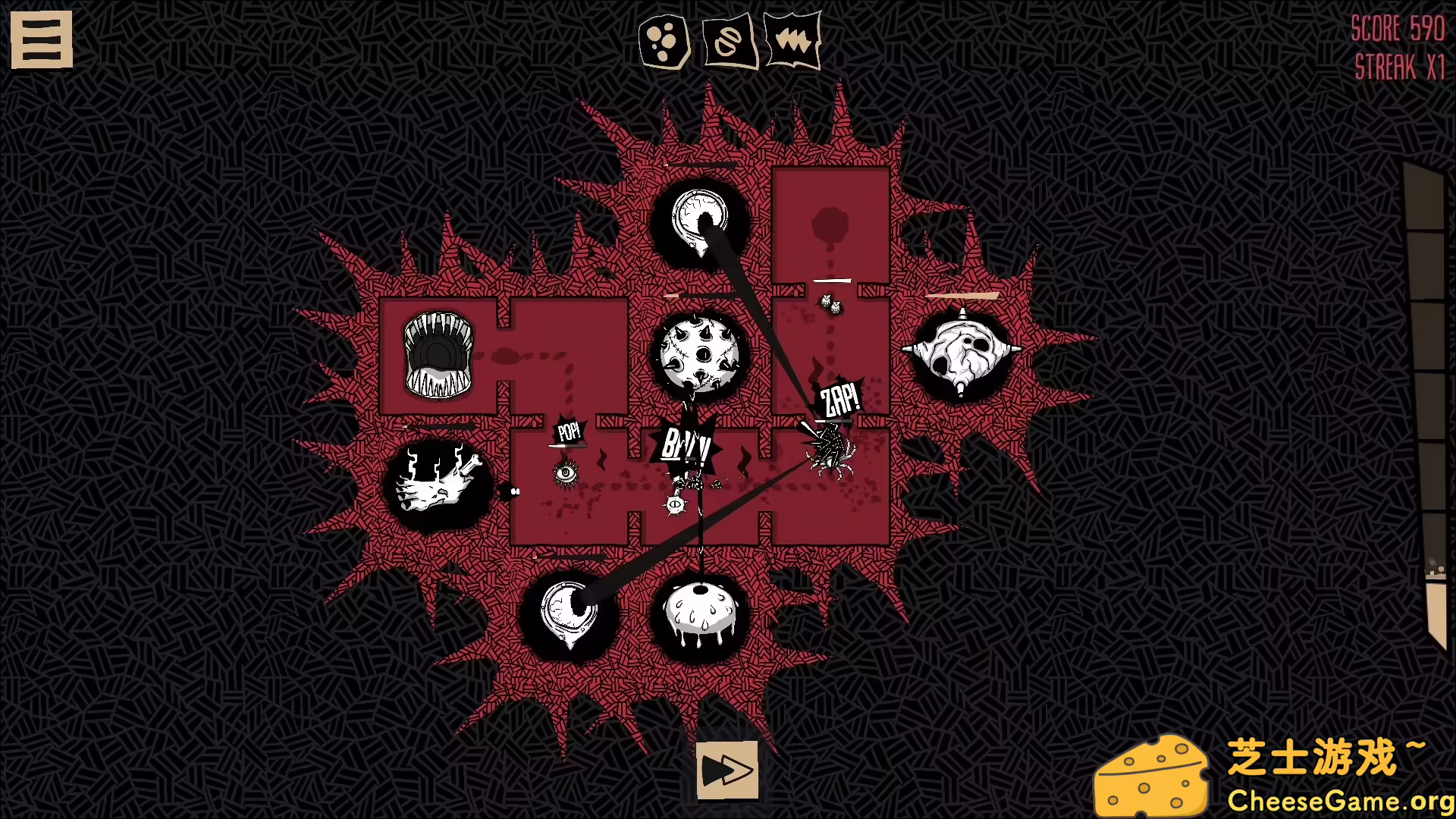This screenshot has width=1456, height=819.
Task: Click the SCORE 590 display in the top-right
Action: point(1399,29)
